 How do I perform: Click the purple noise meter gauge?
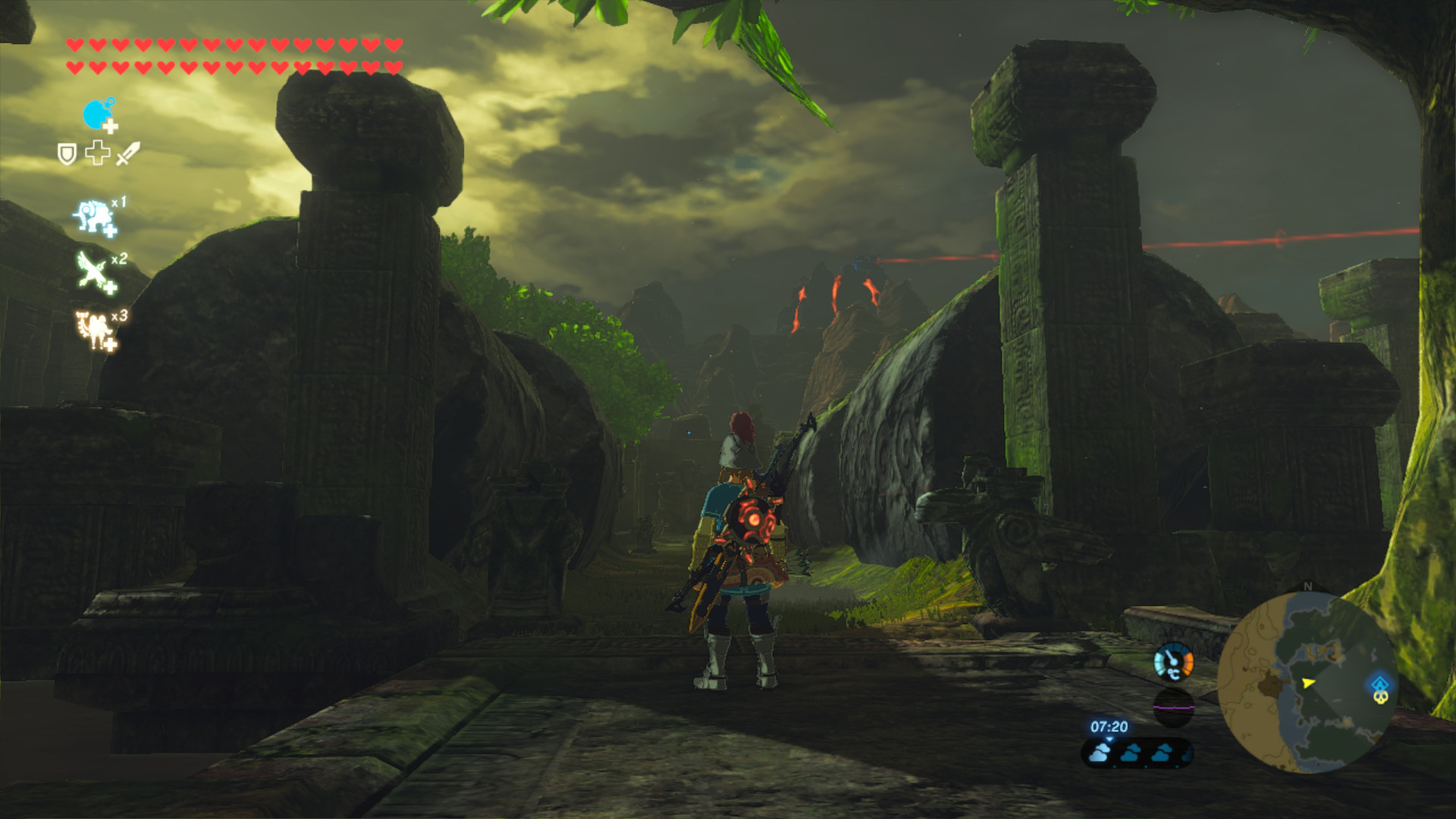(x=1173, y=707)
